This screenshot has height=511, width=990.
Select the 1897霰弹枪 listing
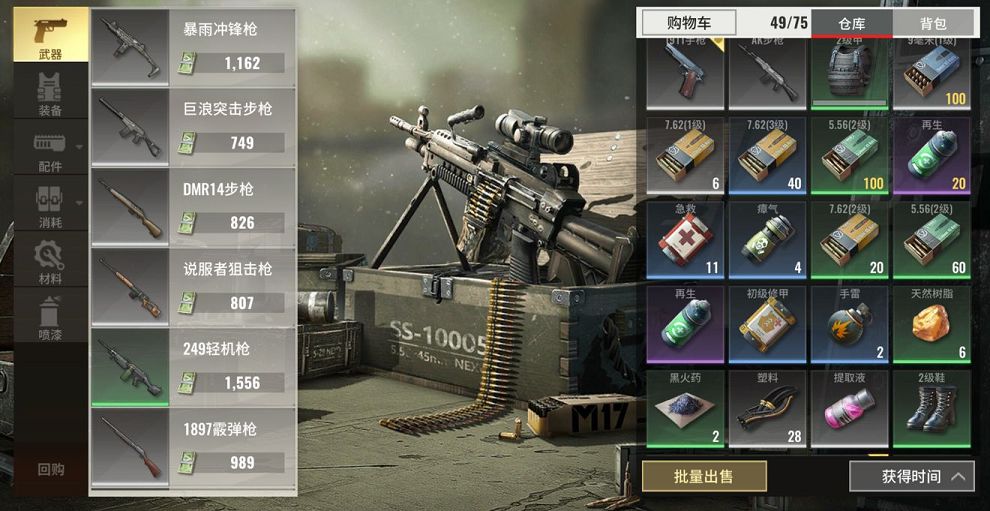pyautogui.click(x=193, y=446)
